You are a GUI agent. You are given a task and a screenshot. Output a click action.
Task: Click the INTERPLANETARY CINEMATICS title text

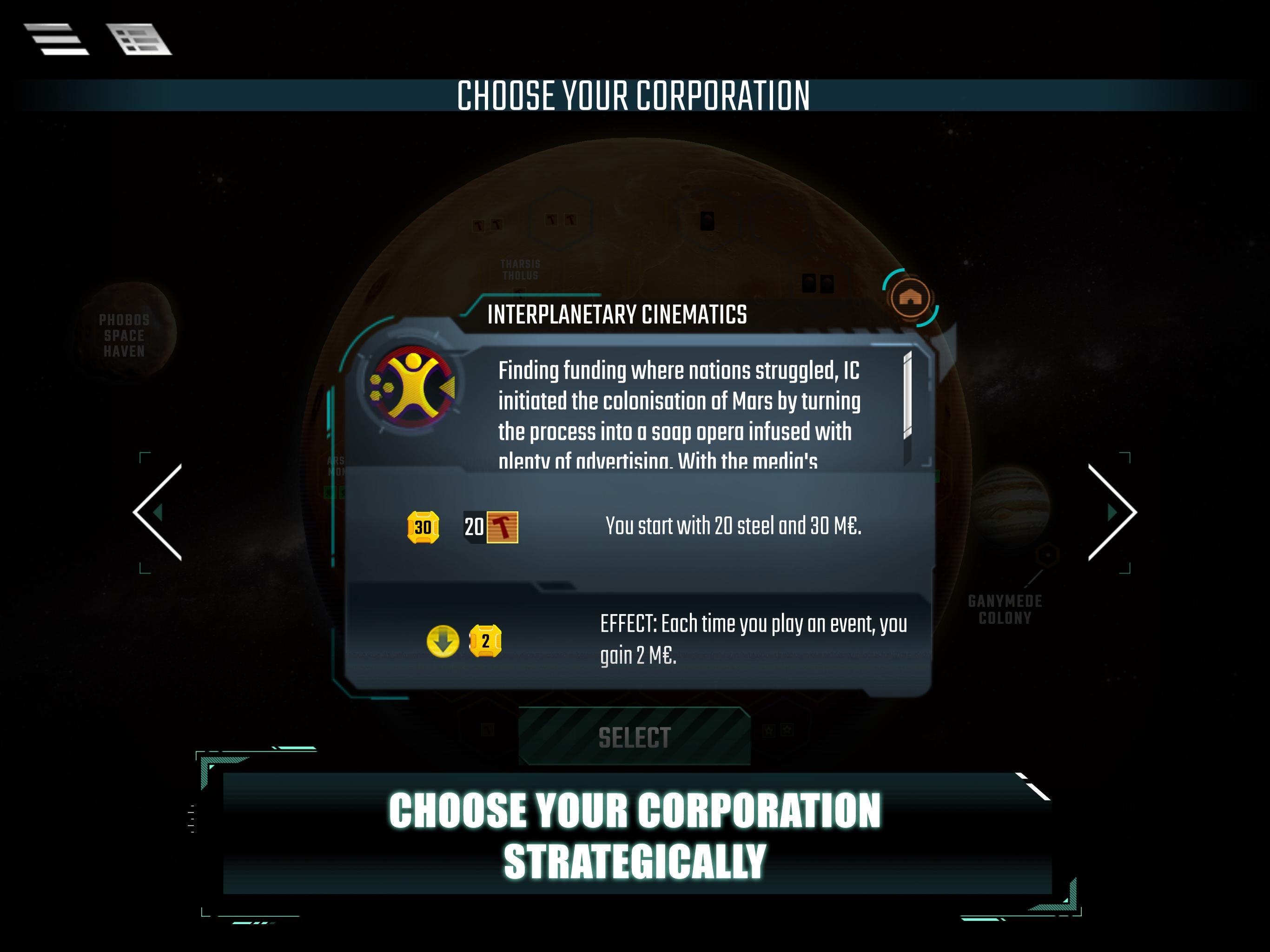pyautogui.click(x=617, y=314)
